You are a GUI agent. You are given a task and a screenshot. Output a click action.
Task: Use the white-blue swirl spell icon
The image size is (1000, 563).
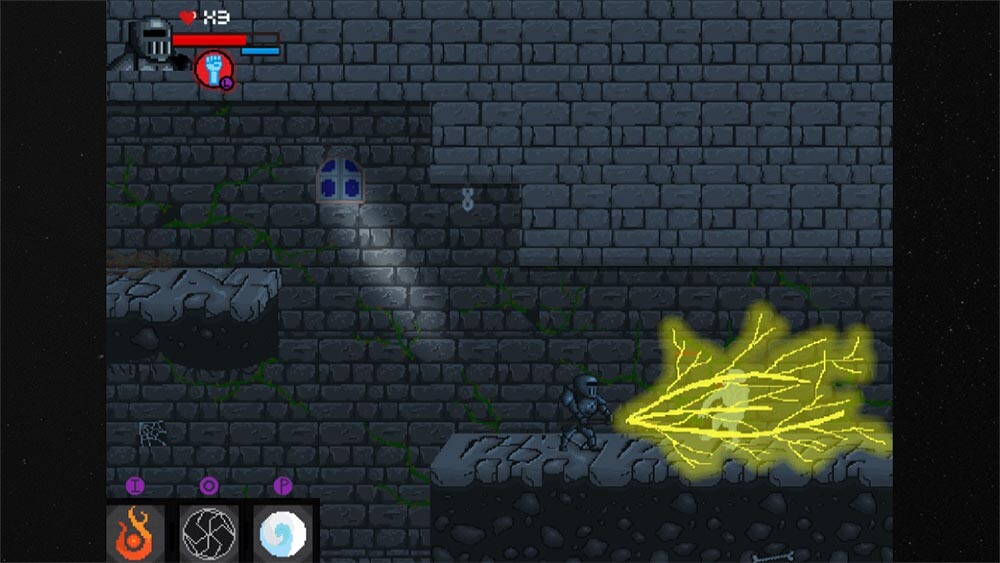pyautogui.click(x=281, y=532)
